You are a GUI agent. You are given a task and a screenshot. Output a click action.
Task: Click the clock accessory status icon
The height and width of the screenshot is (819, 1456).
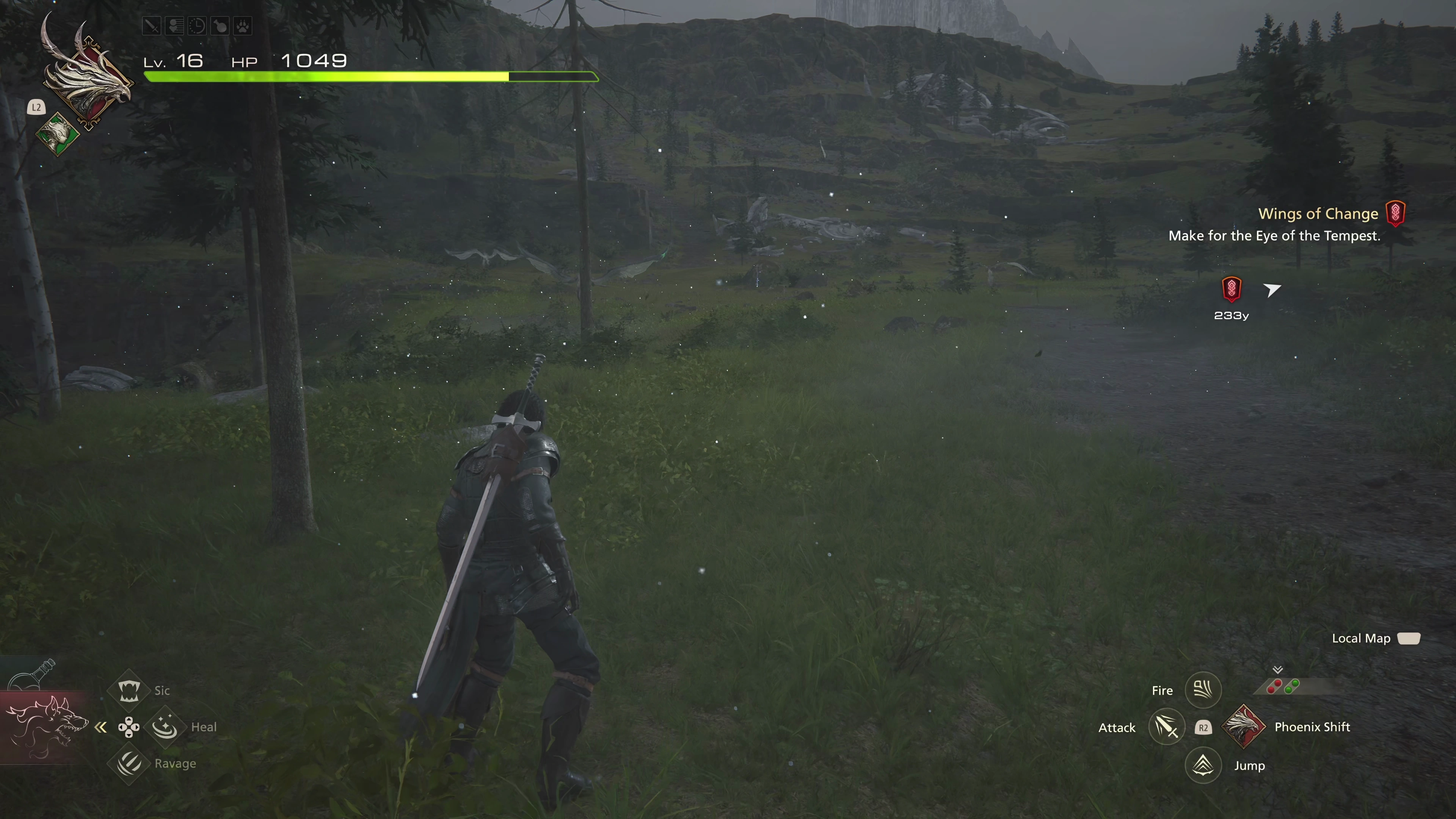pyautogui.click(x=197, y=26)
